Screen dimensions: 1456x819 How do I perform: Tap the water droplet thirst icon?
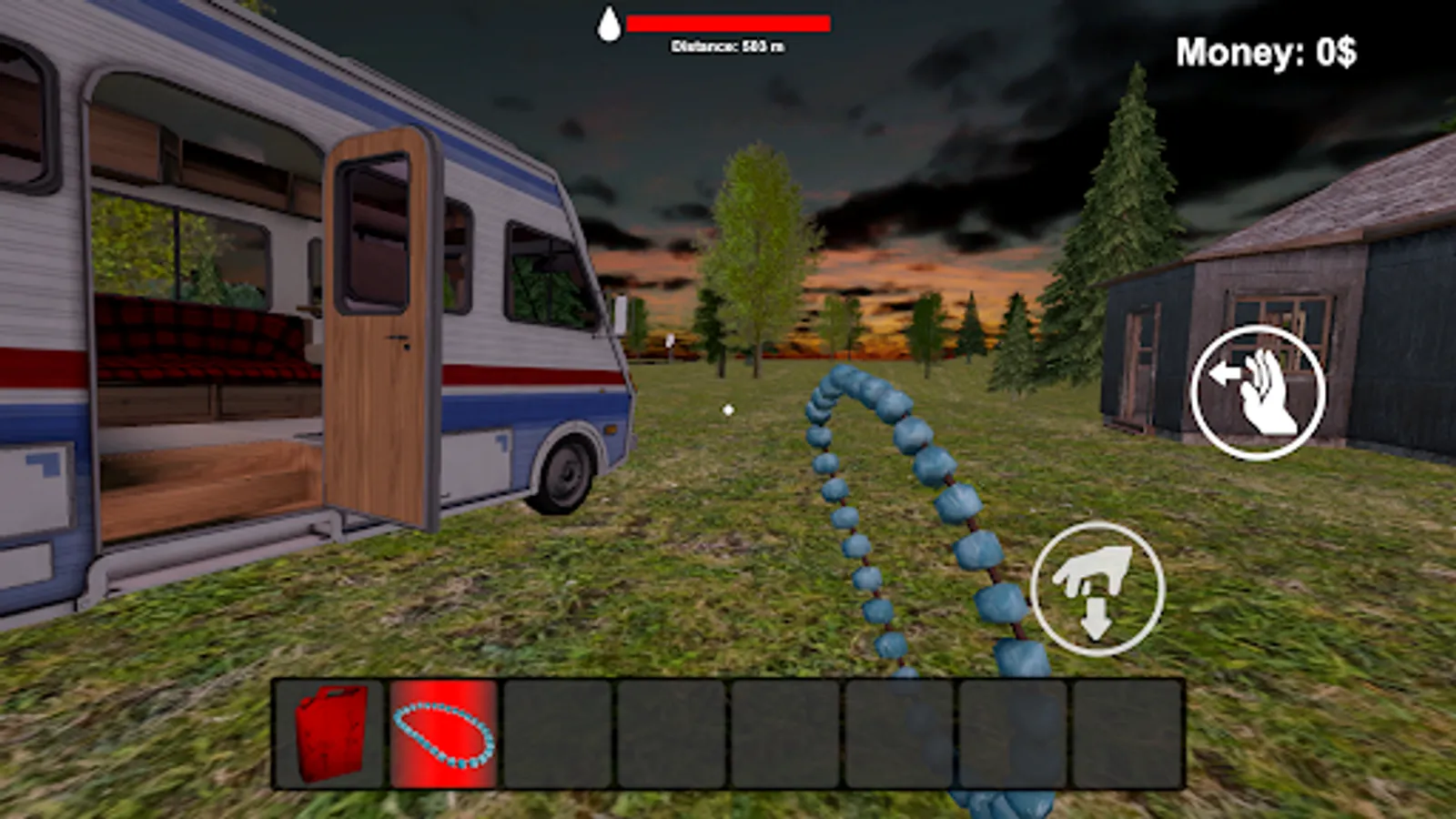610,23
